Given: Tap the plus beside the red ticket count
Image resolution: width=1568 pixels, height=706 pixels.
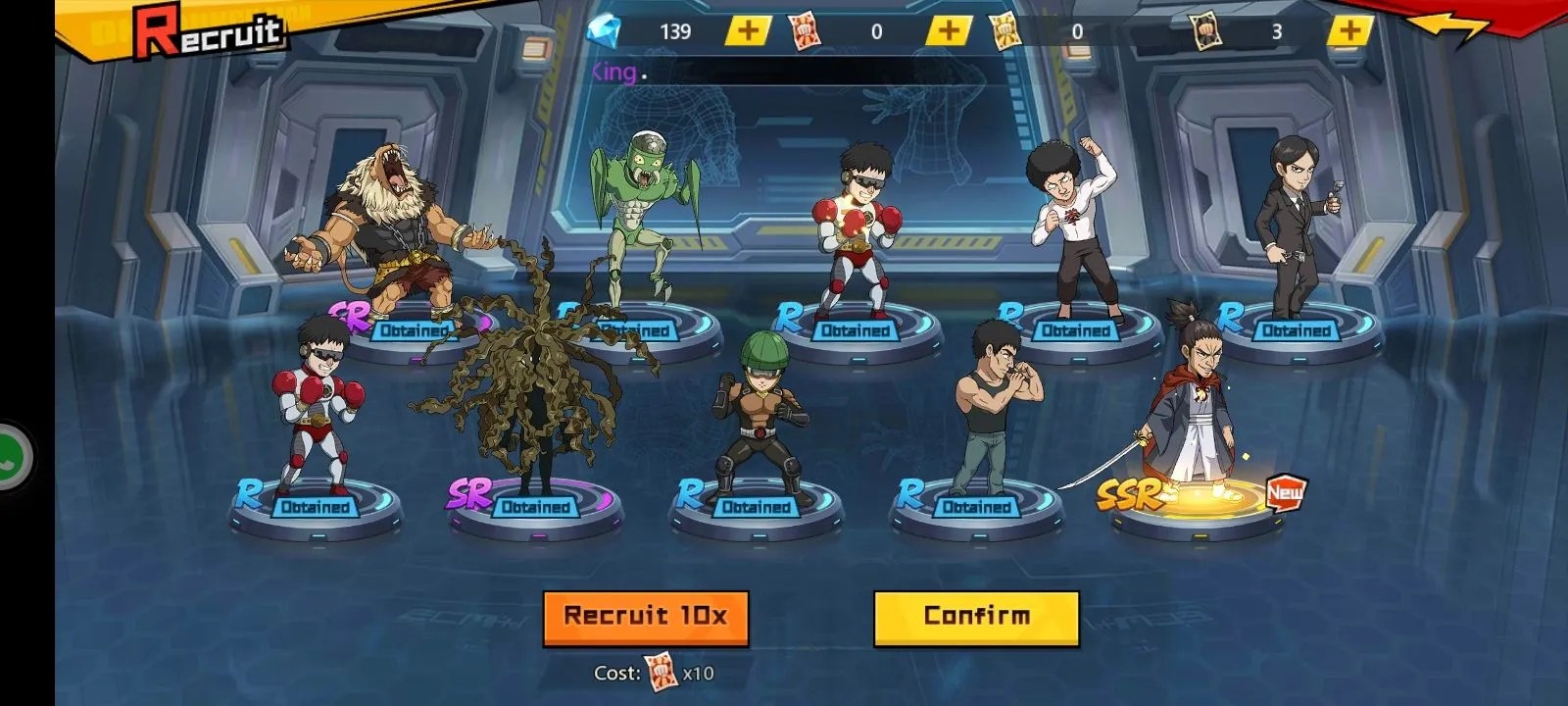Looking at the screenshot, I should [948, 31].
